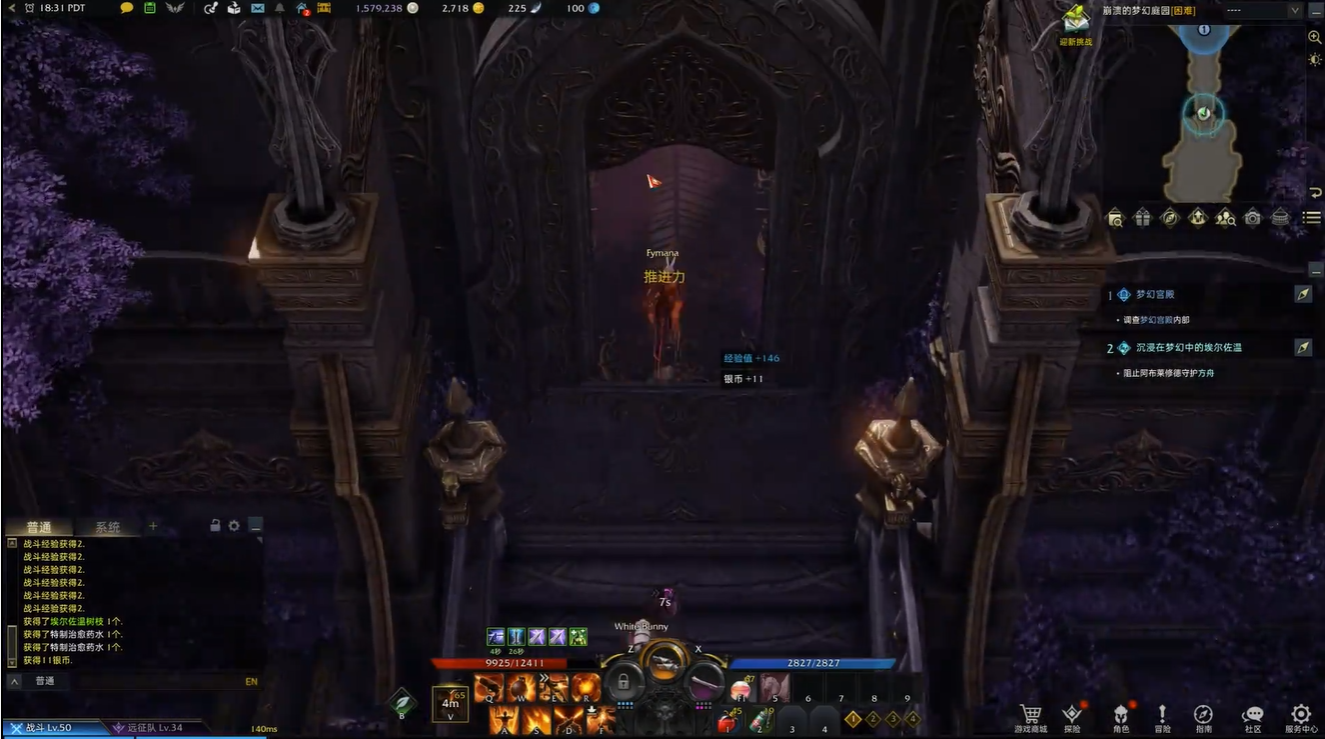Zoom in the minimap with magnifier button

(x=1314, y=37)
